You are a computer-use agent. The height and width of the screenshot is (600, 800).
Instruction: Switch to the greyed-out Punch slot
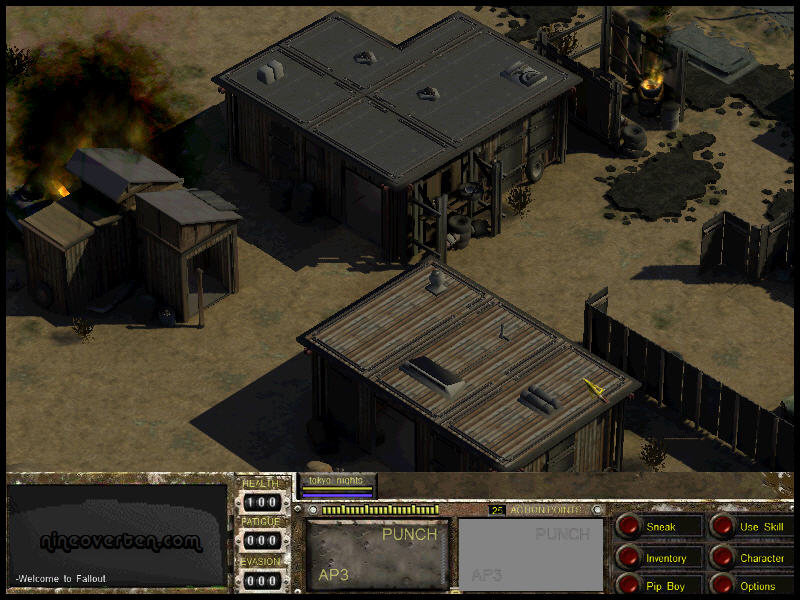pyautogui.click(x=530, y=554)
